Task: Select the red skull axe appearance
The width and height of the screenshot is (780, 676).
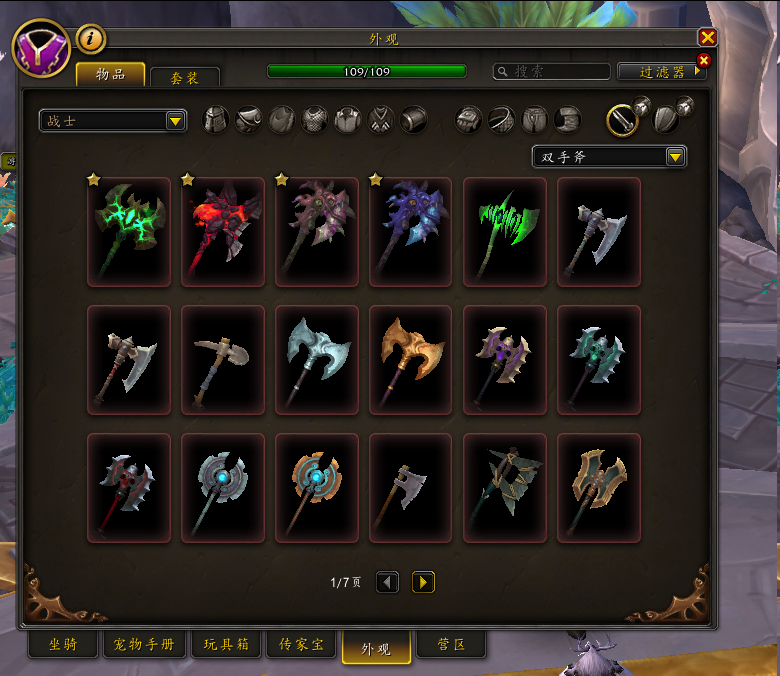Action: (223, 231)
